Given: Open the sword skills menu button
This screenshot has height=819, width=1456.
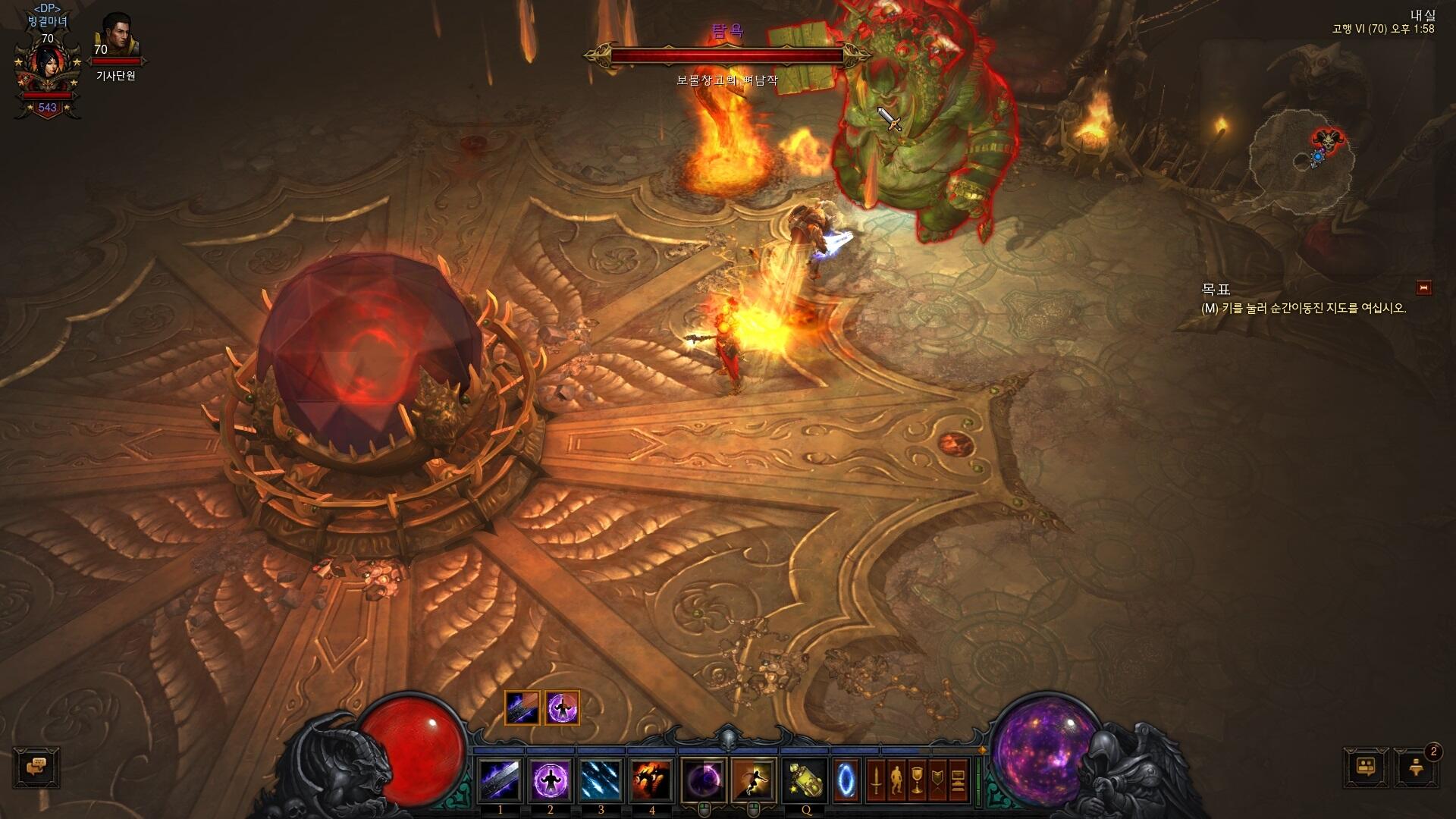Looking at the screenshot, I should pyautogui.click(x=876, y=780).
